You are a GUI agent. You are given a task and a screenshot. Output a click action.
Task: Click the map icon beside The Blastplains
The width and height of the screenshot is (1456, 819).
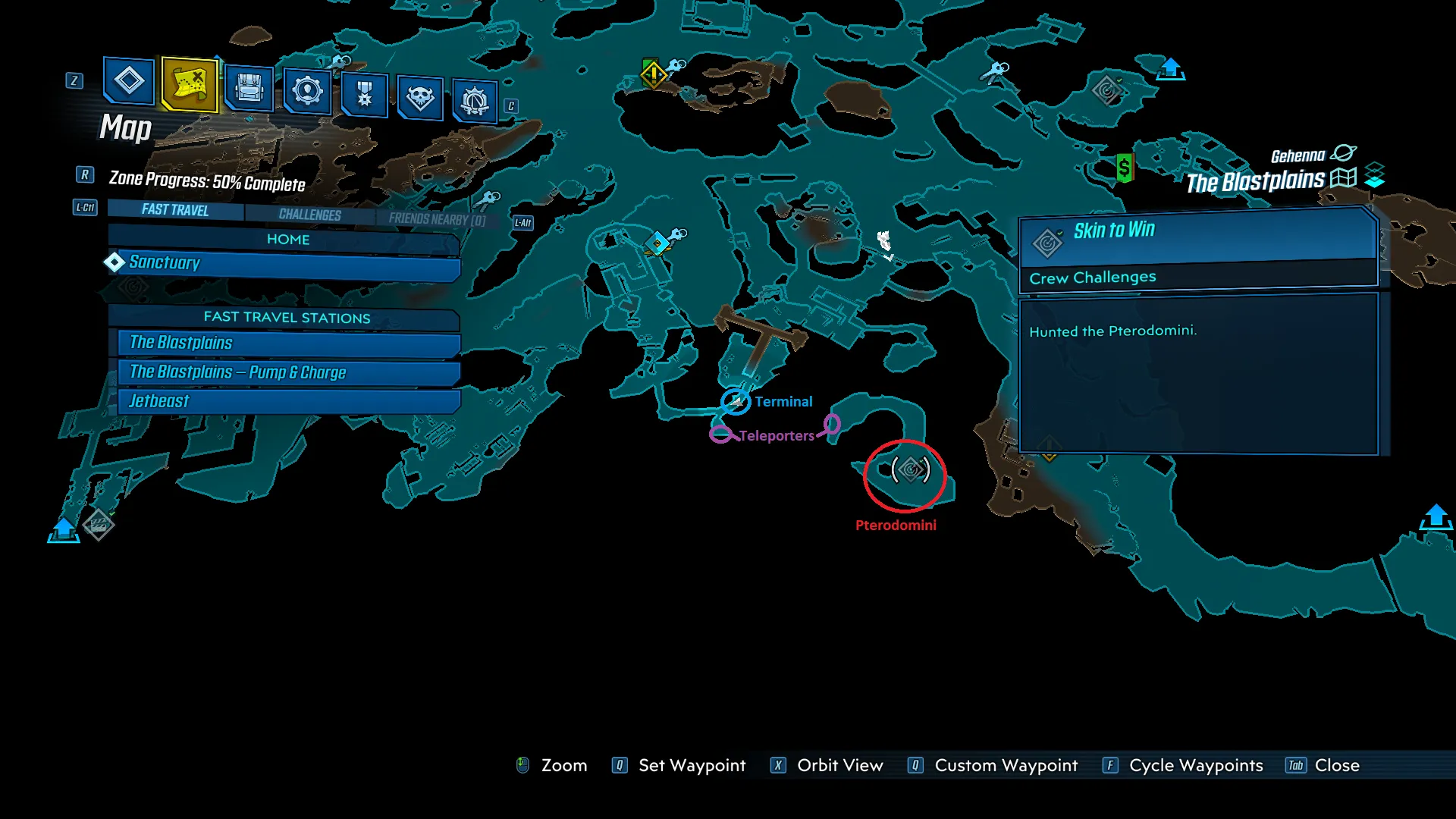[1343, 179]
